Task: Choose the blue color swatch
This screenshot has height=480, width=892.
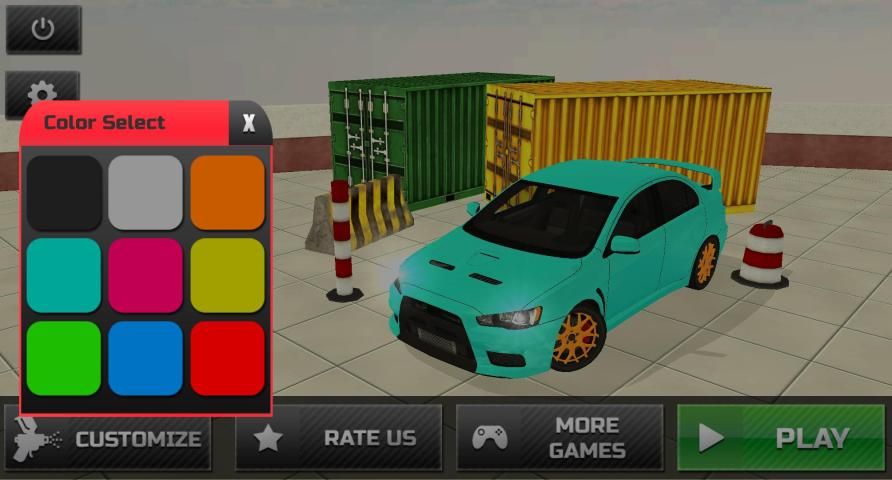Action: [x=146, y=358]
